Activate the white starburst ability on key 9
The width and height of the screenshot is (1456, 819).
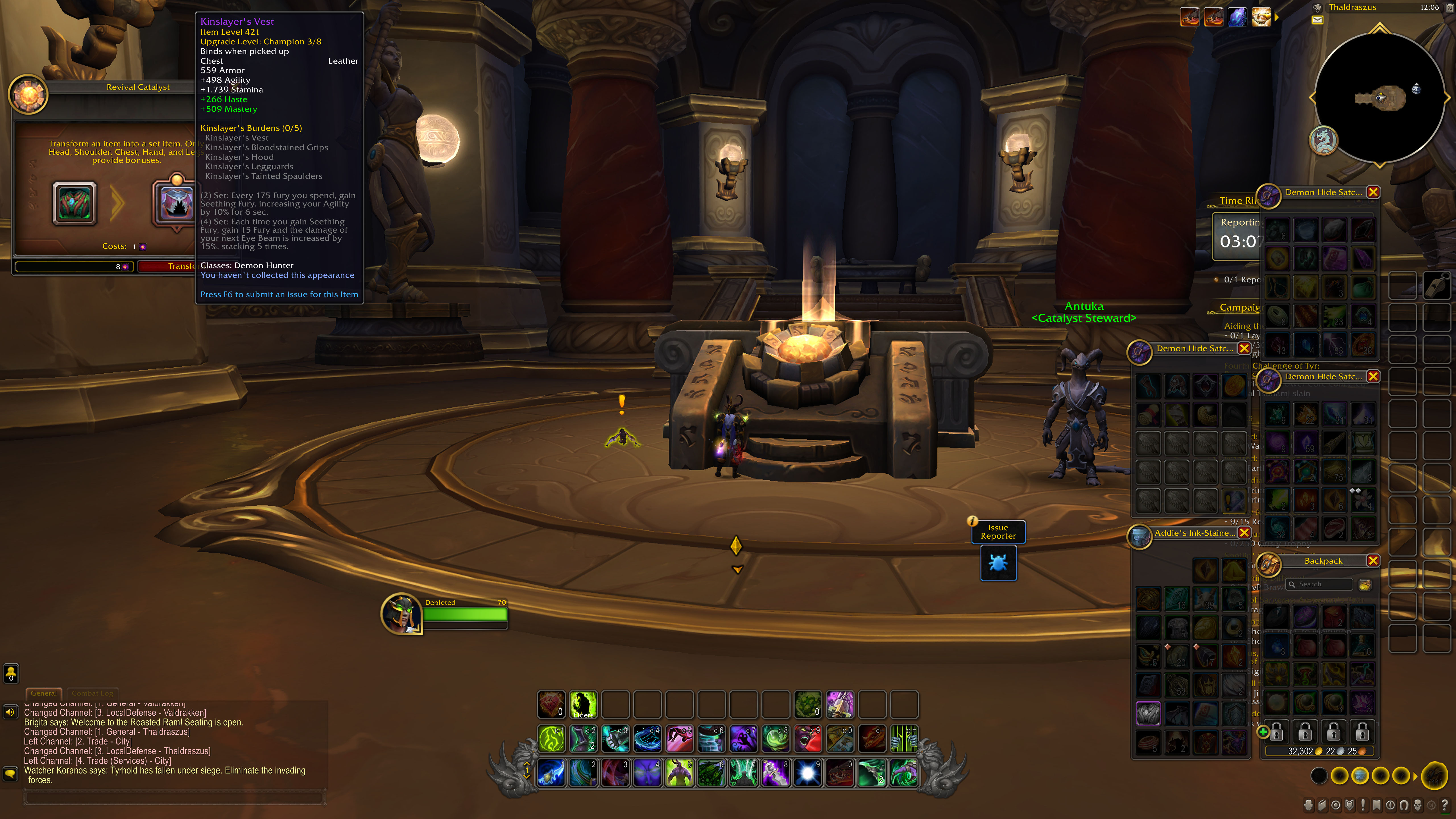[808, 773]
